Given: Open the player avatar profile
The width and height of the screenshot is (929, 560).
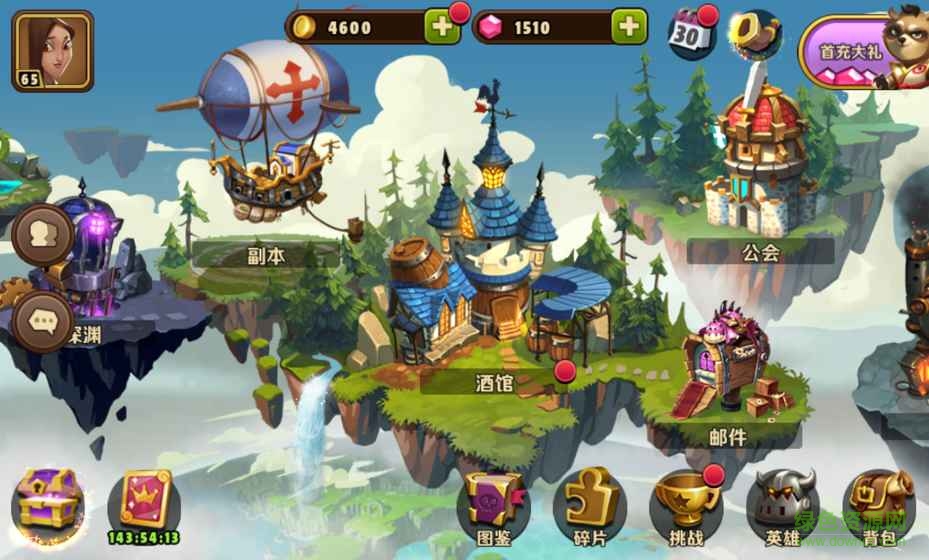Looking at the screenshot, I should coord(53,50).
